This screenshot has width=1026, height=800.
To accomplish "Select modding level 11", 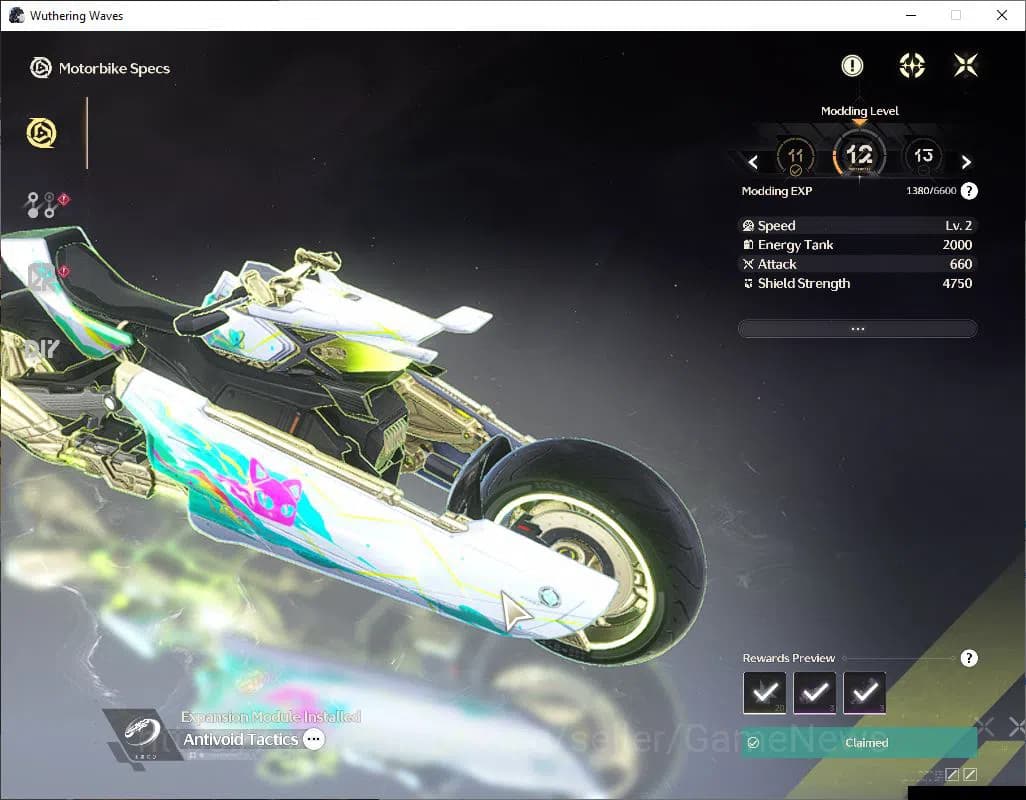I will (x=796, y=157).
